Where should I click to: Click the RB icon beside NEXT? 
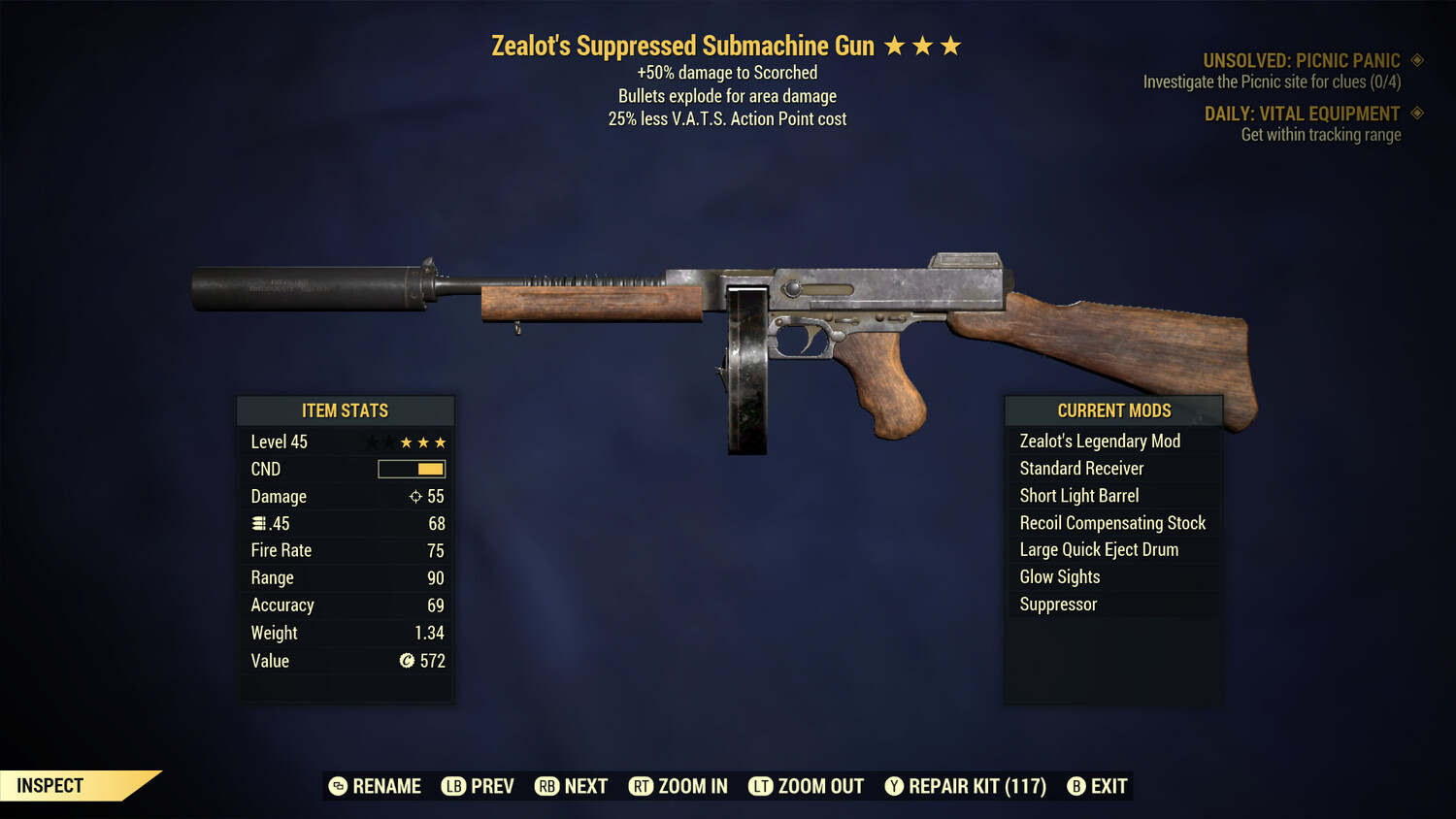click(x=546, y=786)
